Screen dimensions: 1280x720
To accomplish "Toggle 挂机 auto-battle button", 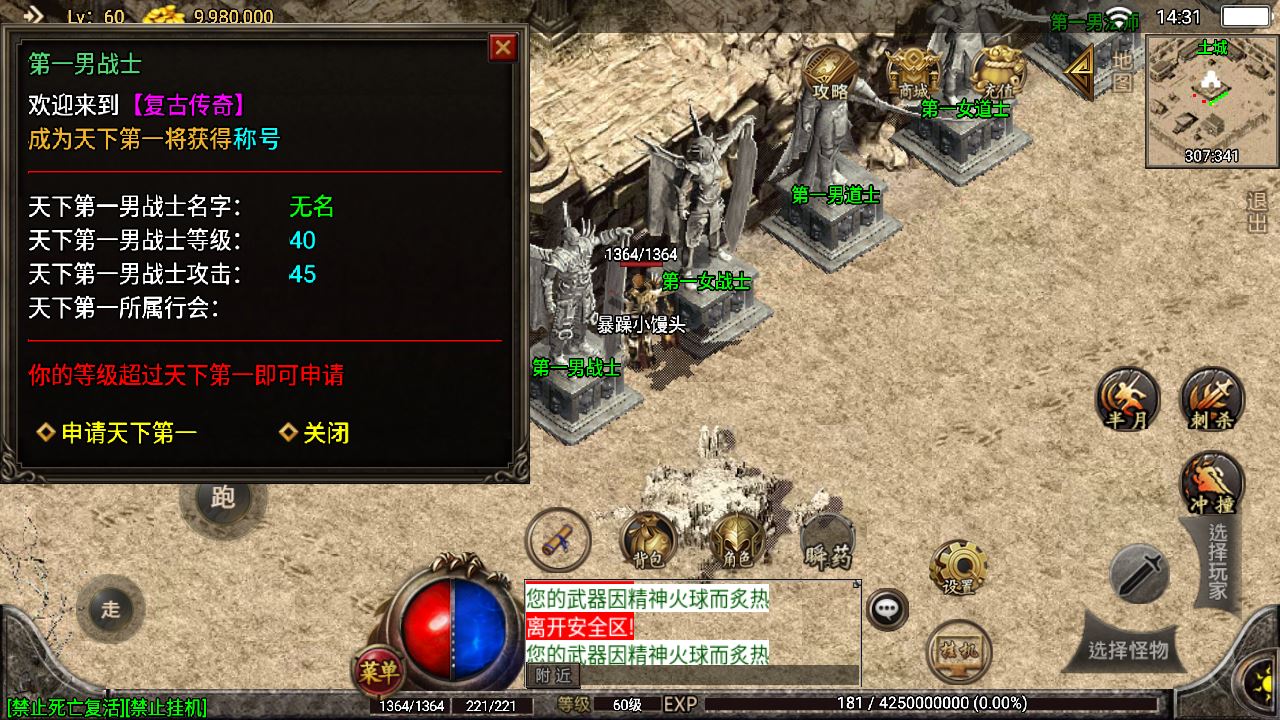I will point(958,650).
